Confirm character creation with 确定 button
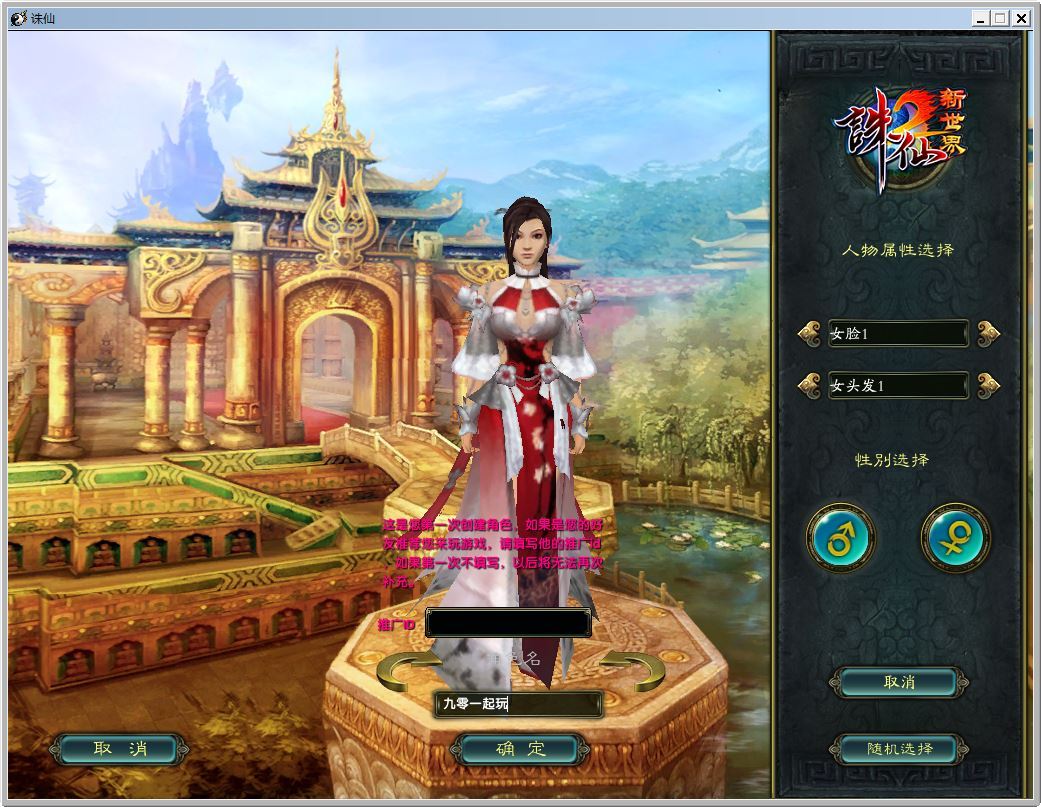This screenshot has width=1041, height=807. [520, 749]
